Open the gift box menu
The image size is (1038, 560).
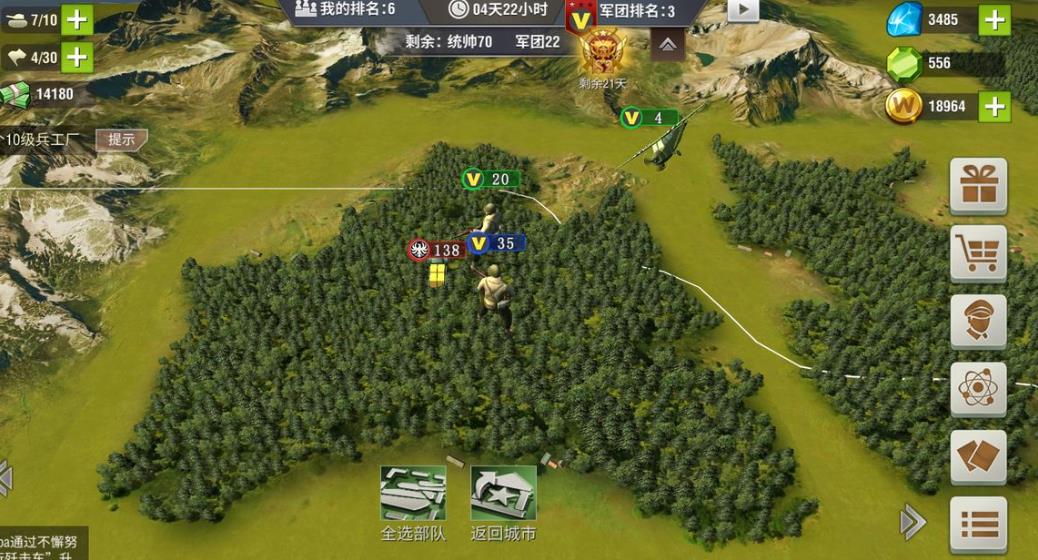pyautogui.click(x=977, y=186)
